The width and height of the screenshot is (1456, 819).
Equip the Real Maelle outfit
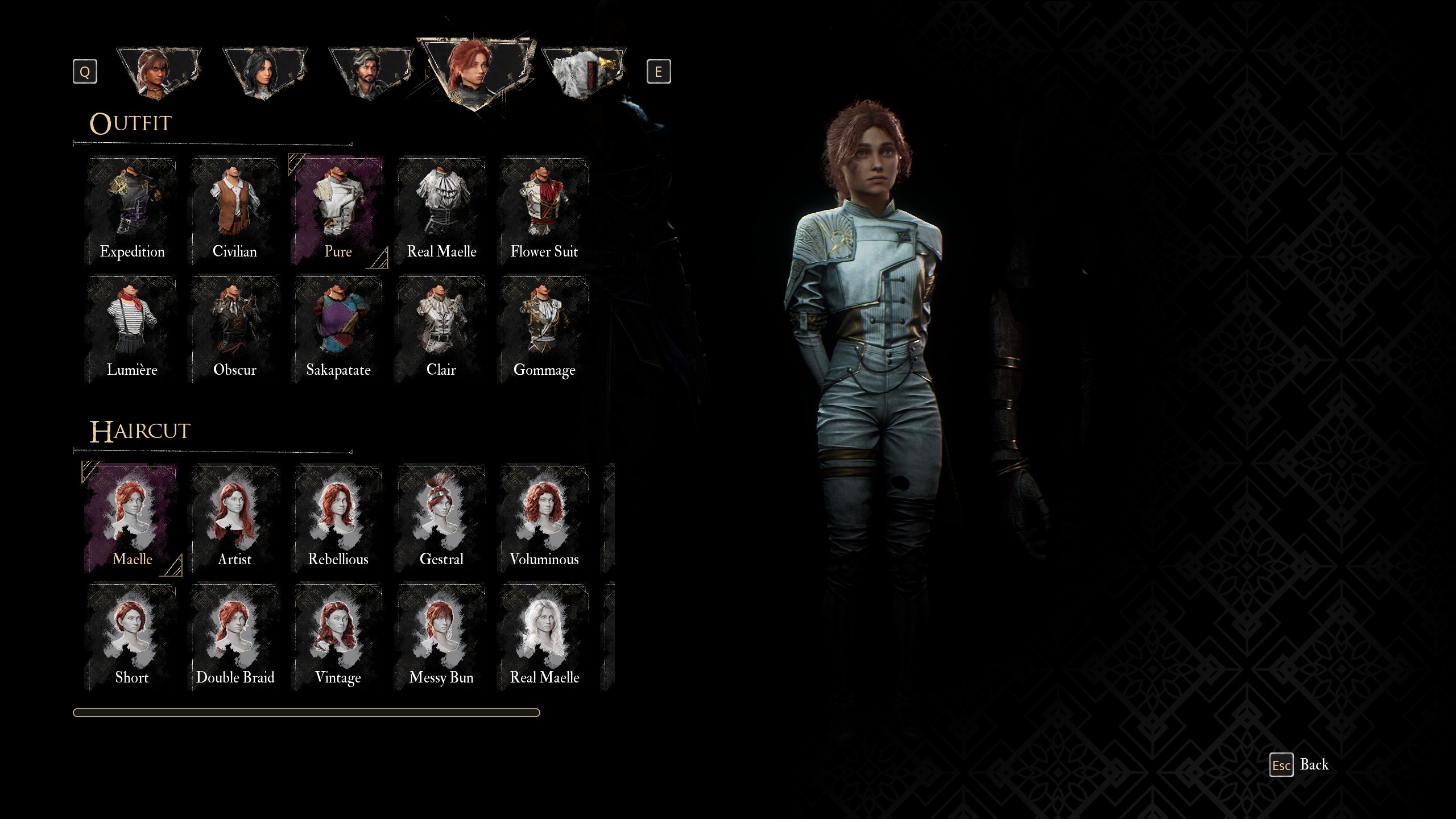click(441, 210)
